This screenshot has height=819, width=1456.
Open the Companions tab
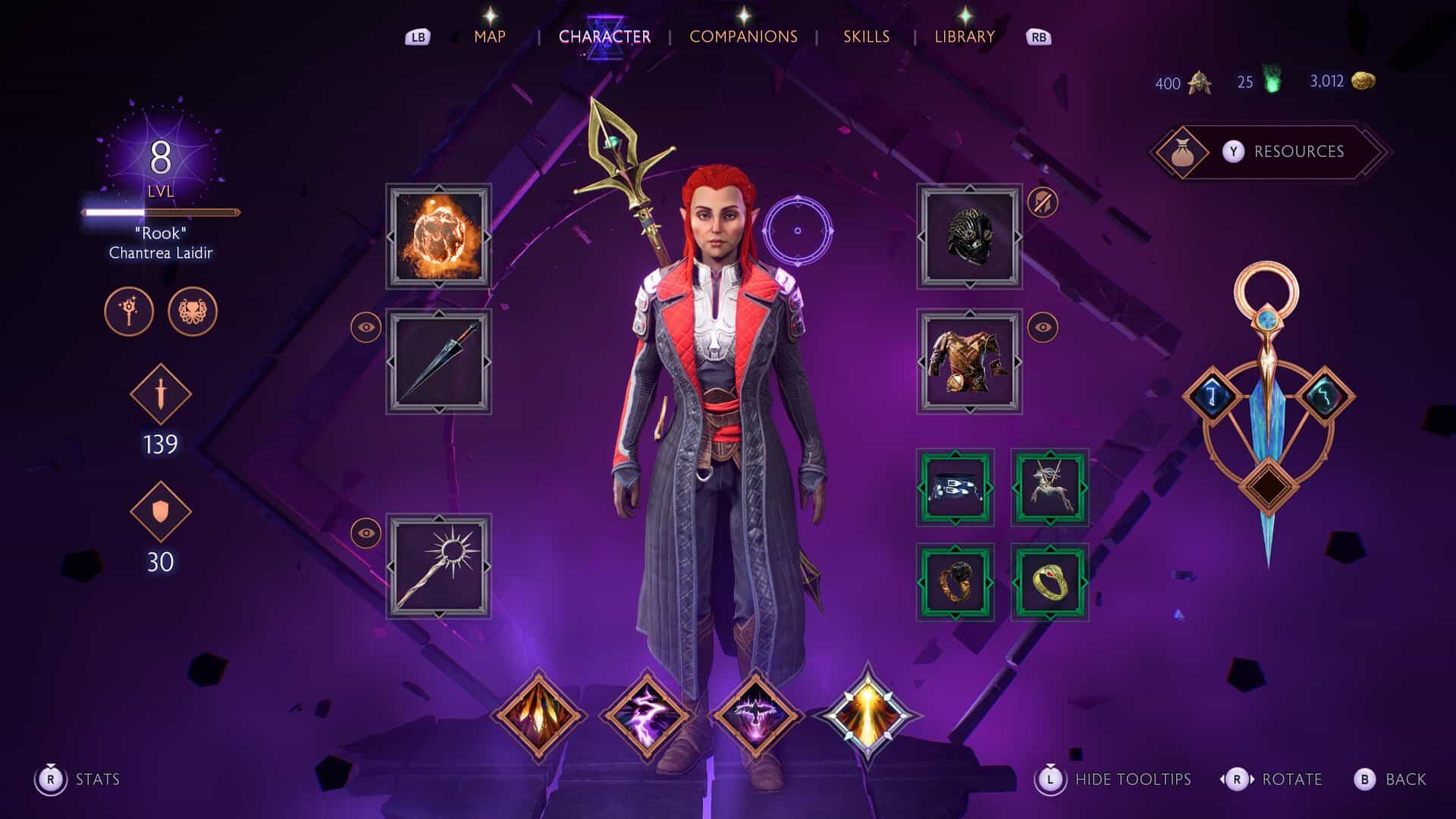743,36
